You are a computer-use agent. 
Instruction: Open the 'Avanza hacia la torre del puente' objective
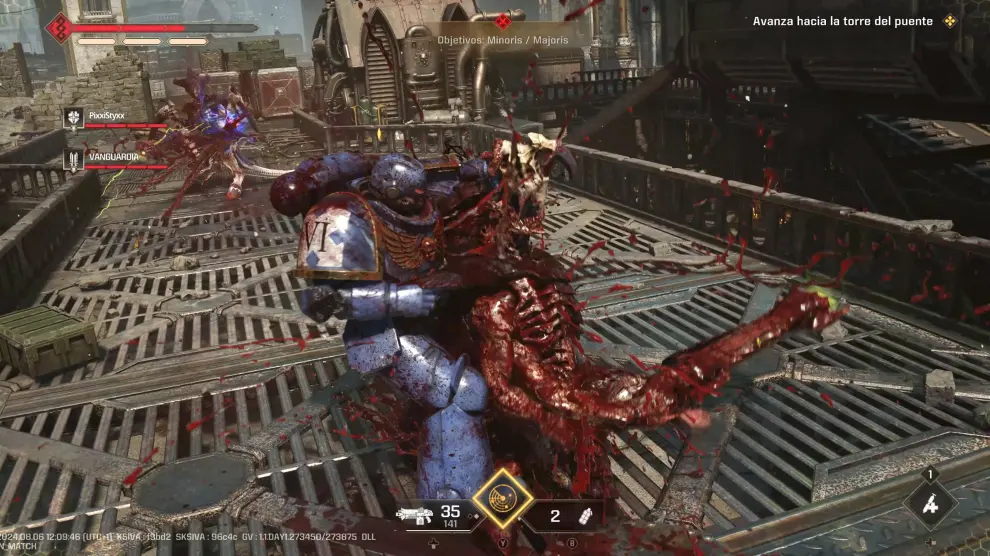842,21
